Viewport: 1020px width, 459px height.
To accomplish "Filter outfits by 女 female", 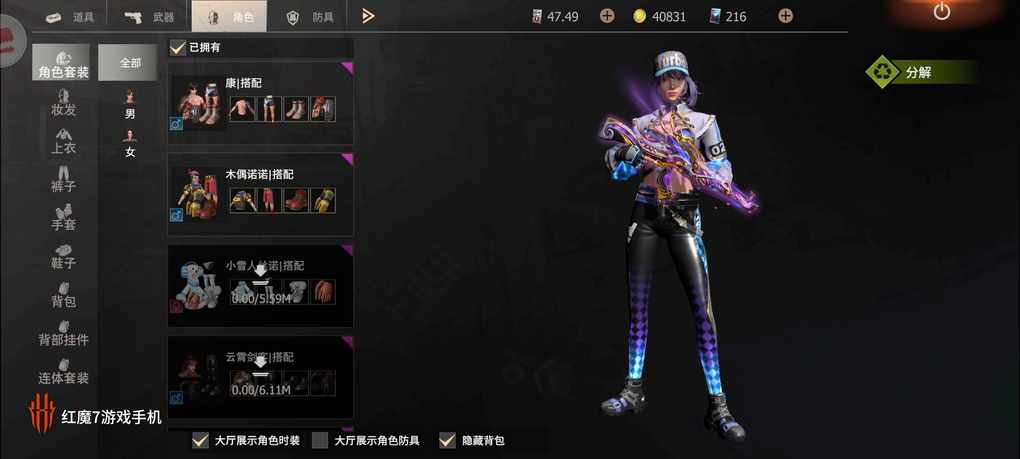I will point(130,143).
